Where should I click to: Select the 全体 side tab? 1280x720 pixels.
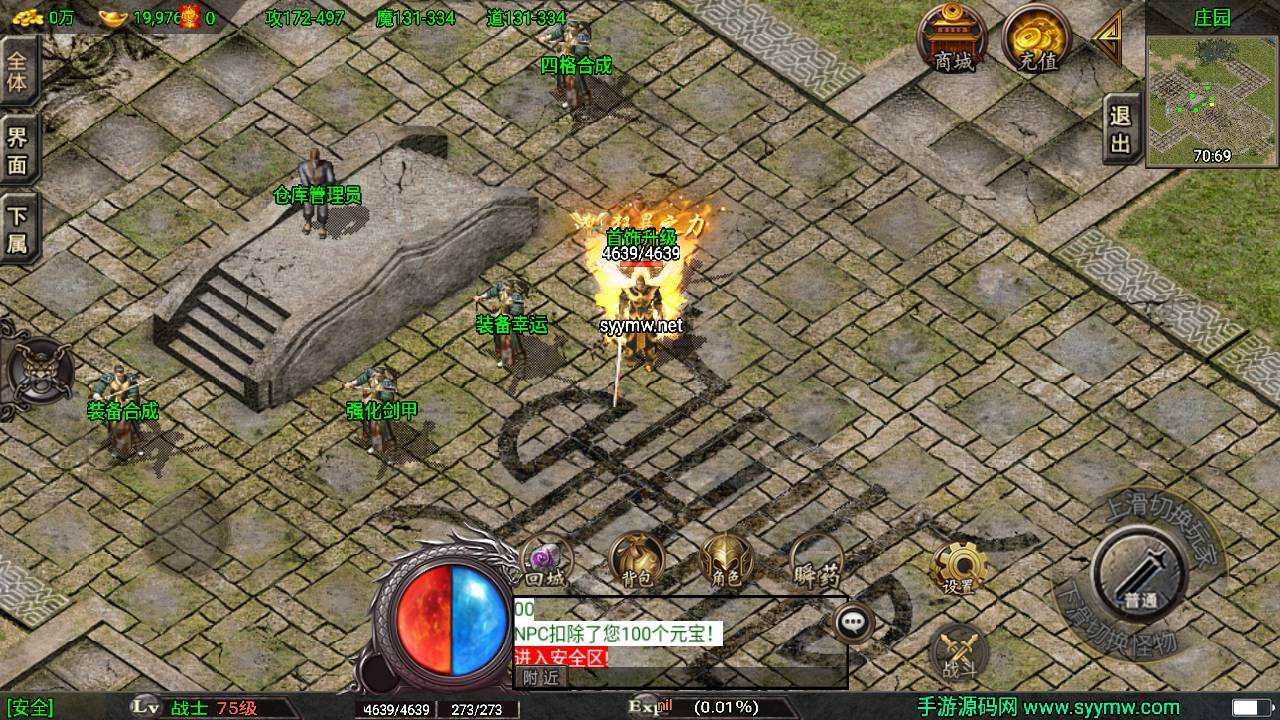pyautogui.click(x=18, y=70)
